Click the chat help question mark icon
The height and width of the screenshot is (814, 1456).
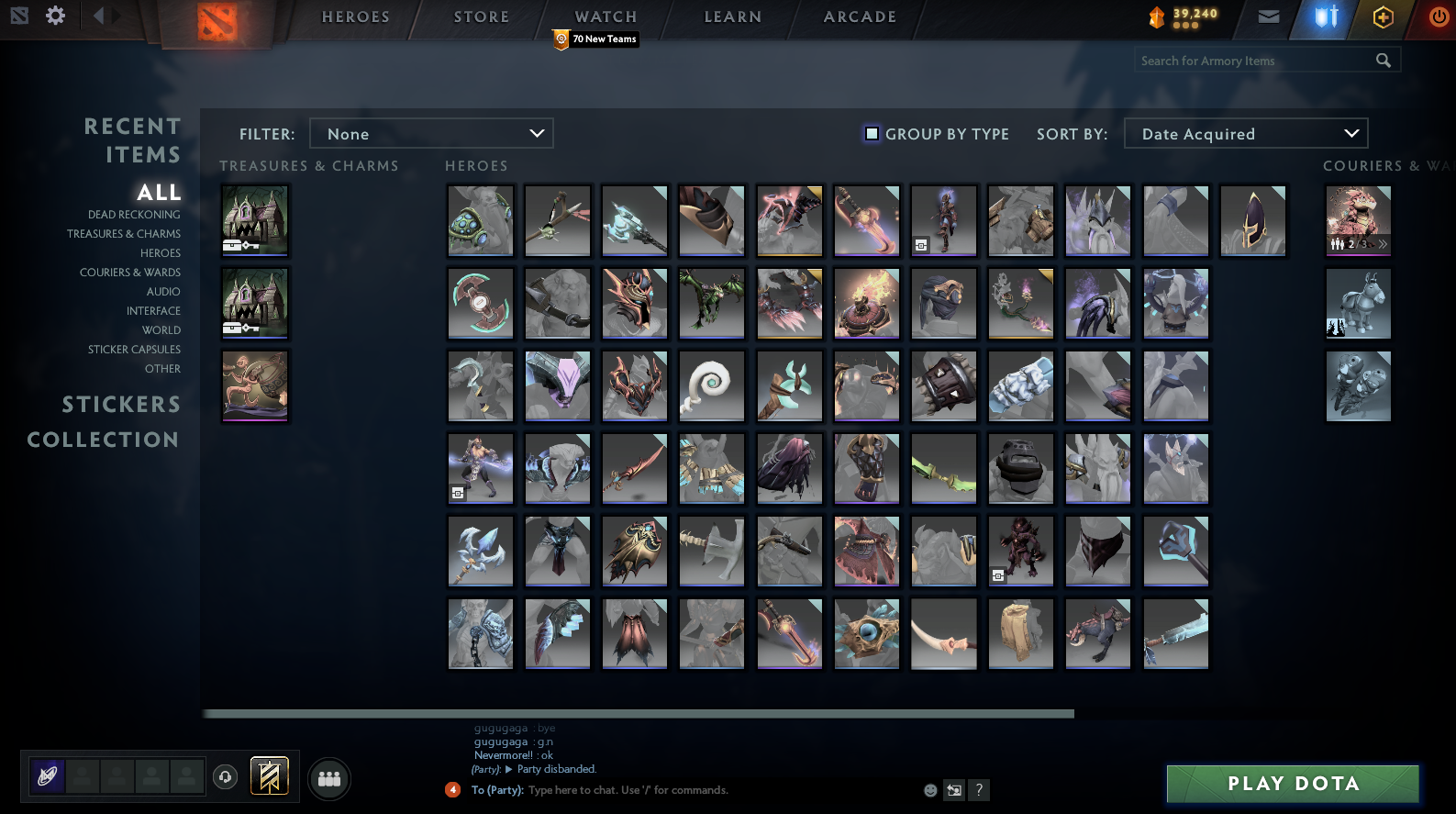pos(978,789)
